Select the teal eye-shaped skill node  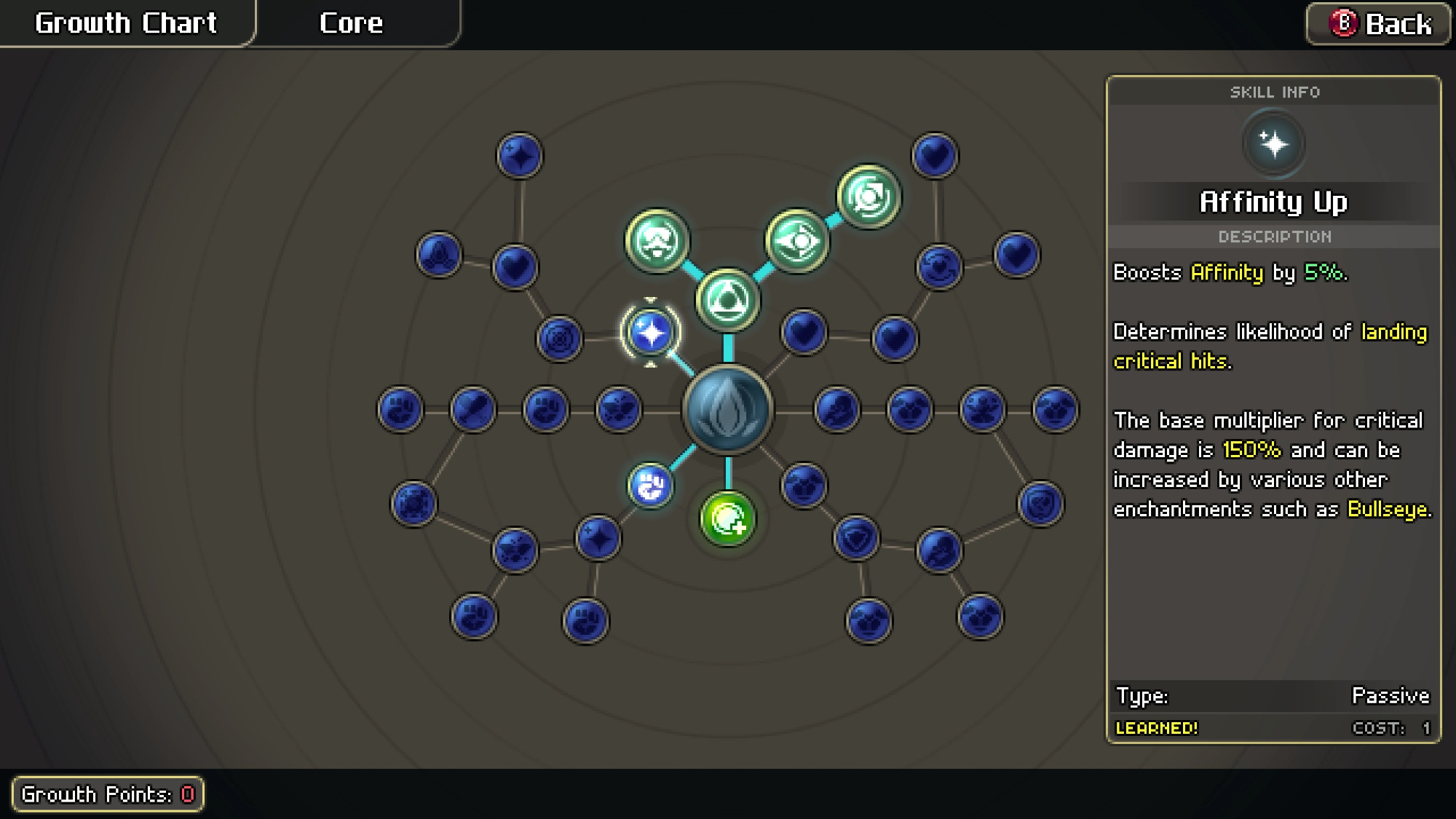tap(796, 240)
